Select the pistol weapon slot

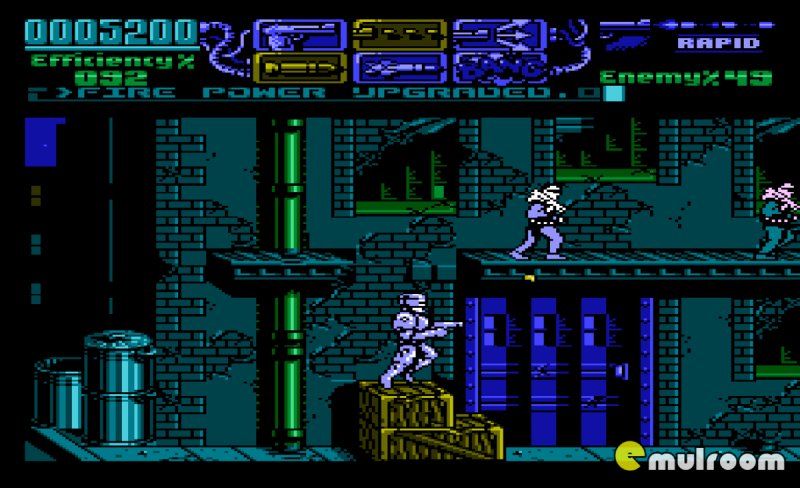(x=285, y=35)
